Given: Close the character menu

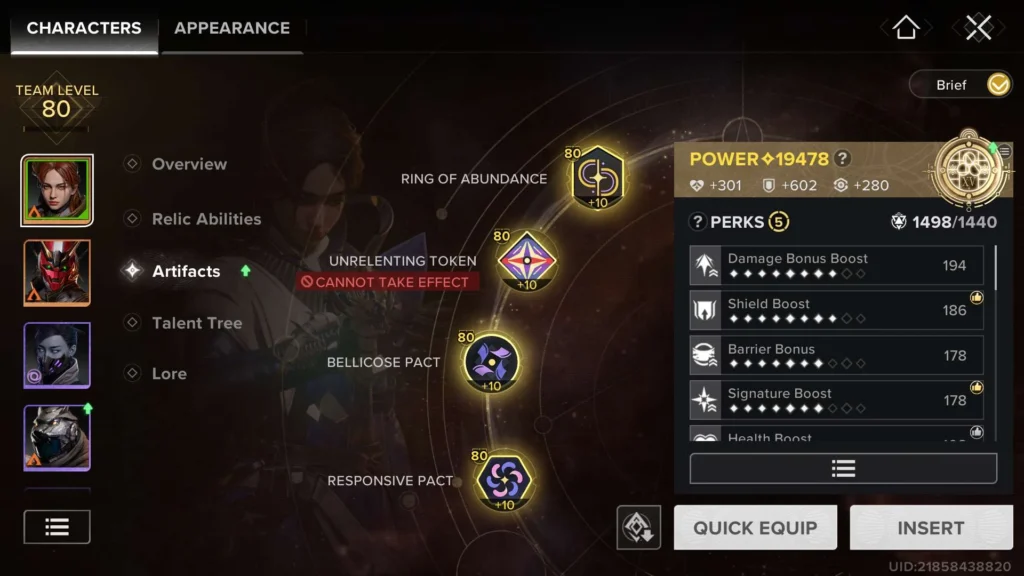Looking at the screenshot, I should pyautogui.click(x=978, y=28).
